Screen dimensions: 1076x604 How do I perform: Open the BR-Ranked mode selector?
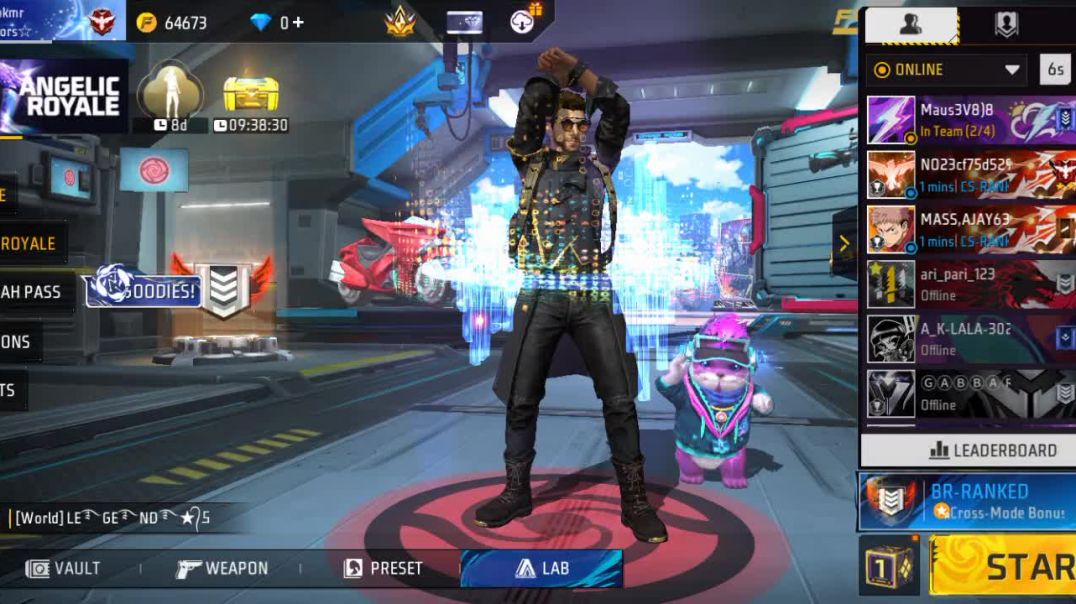pos(966,501)
